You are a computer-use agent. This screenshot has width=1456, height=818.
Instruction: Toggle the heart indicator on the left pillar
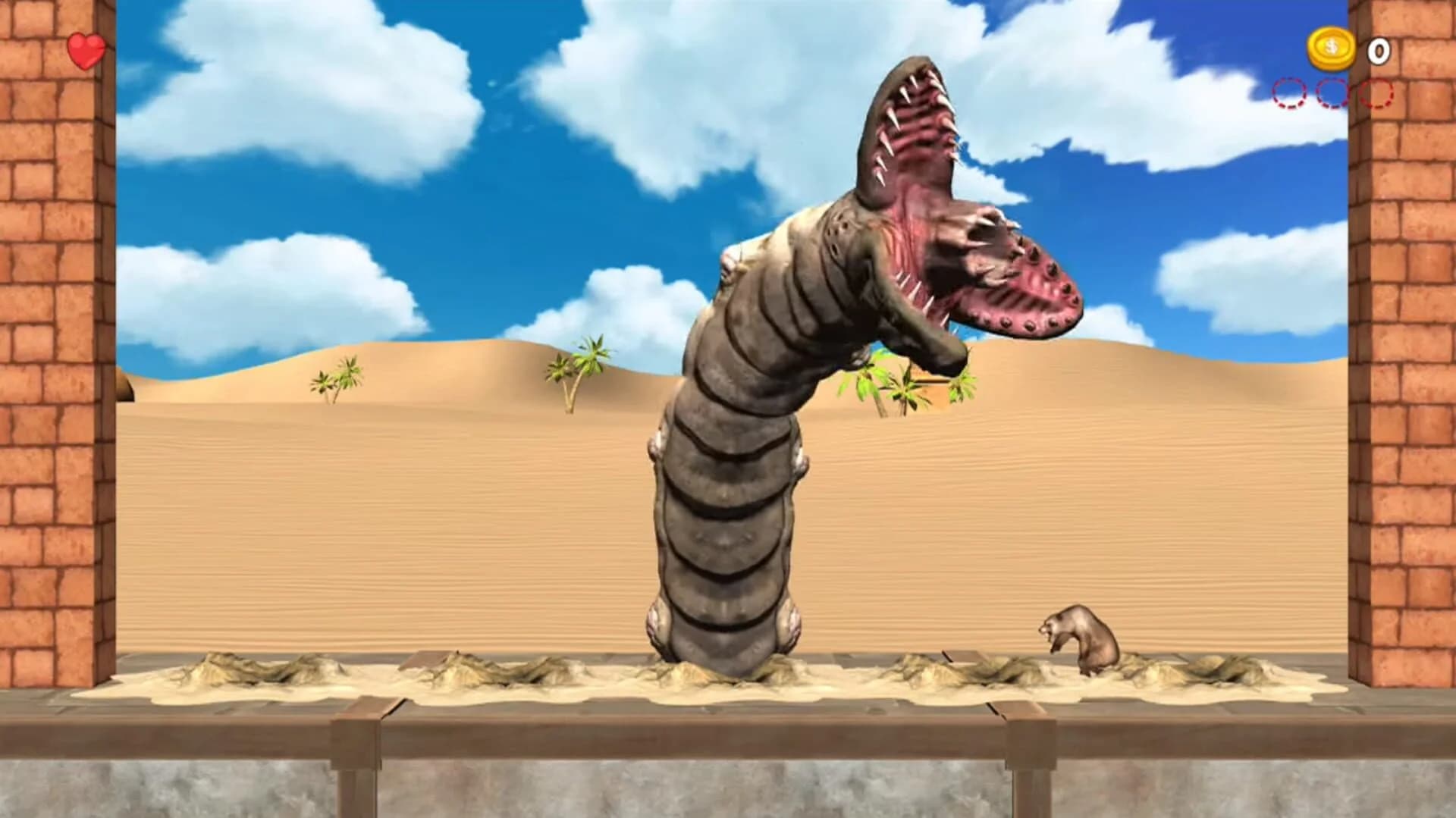86,49
